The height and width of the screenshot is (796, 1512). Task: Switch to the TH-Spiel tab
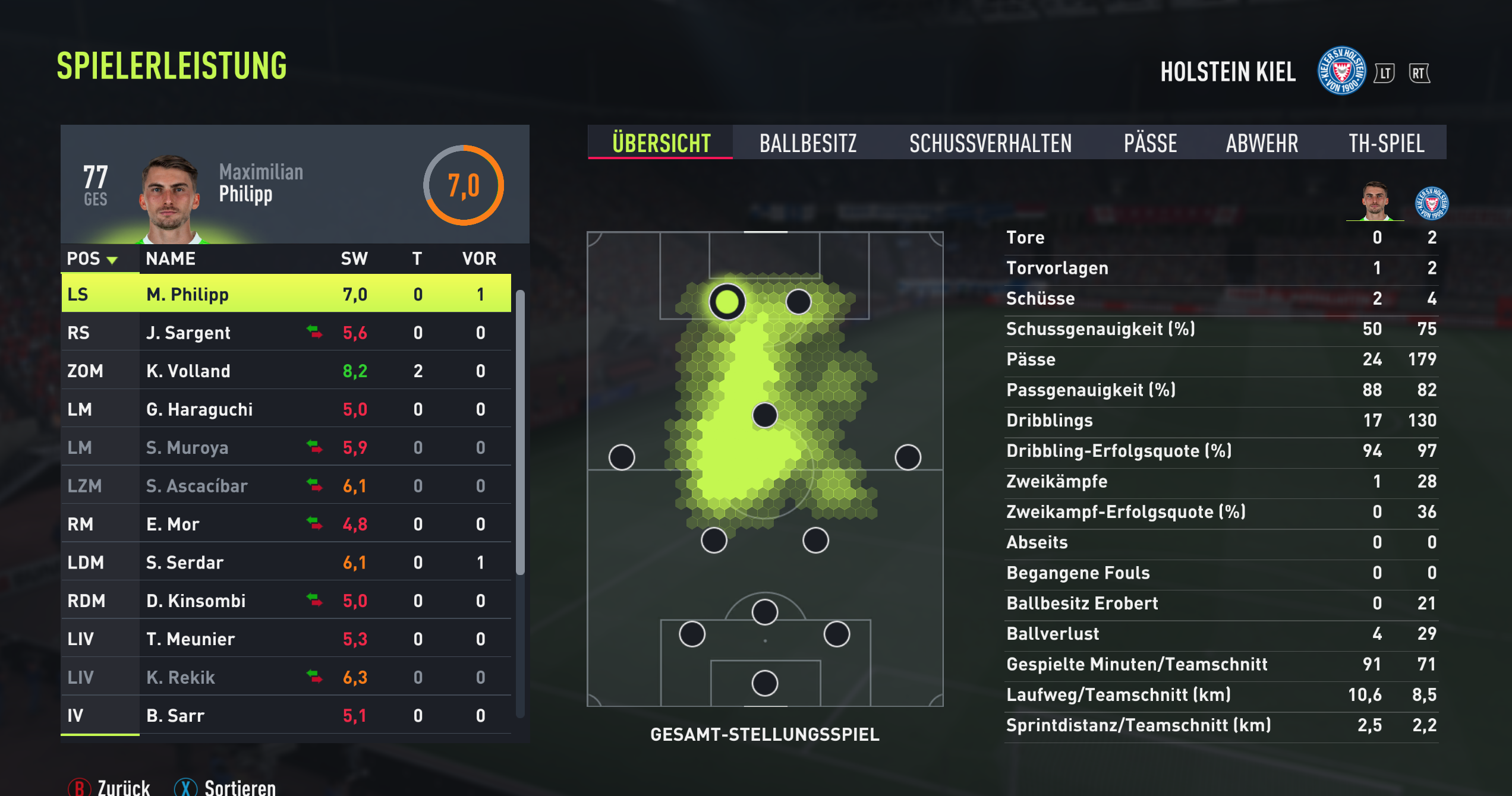[1386, 143]
